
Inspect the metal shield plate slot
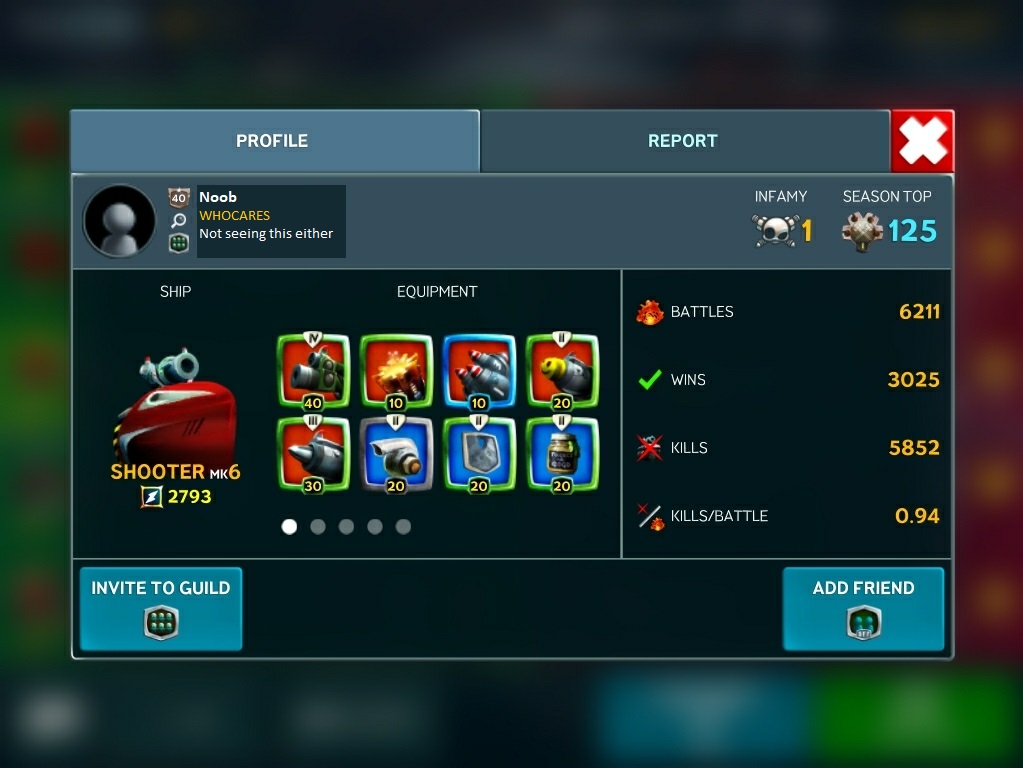479,454
